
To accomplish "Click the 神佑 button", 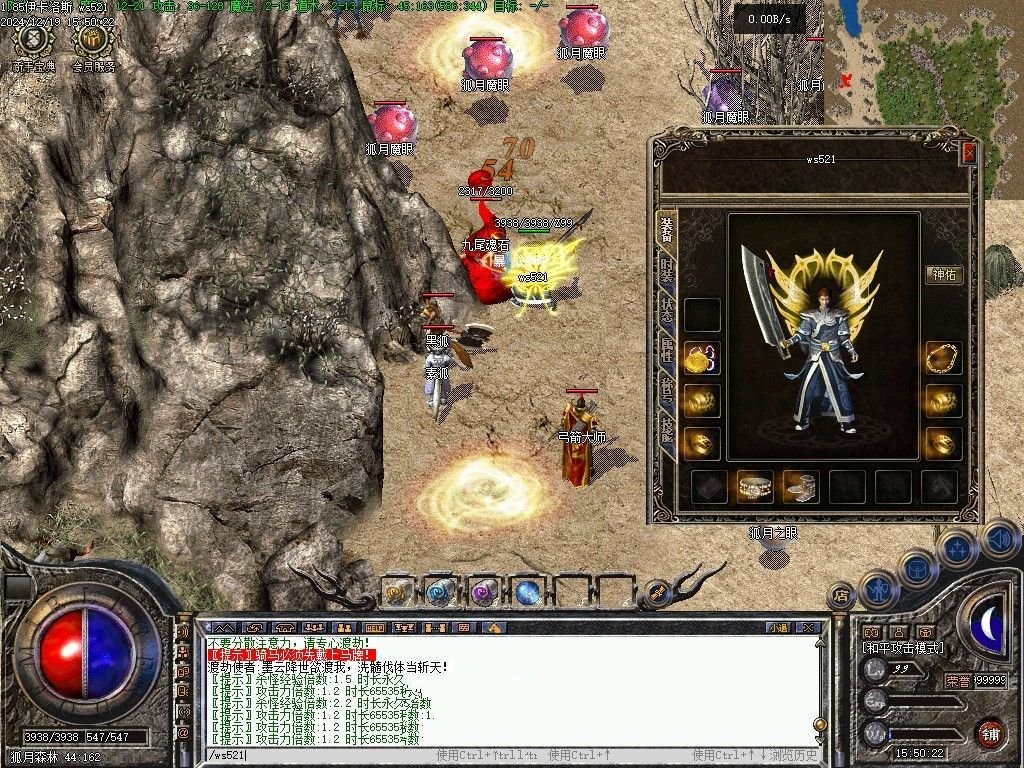I will coord(943,275).
